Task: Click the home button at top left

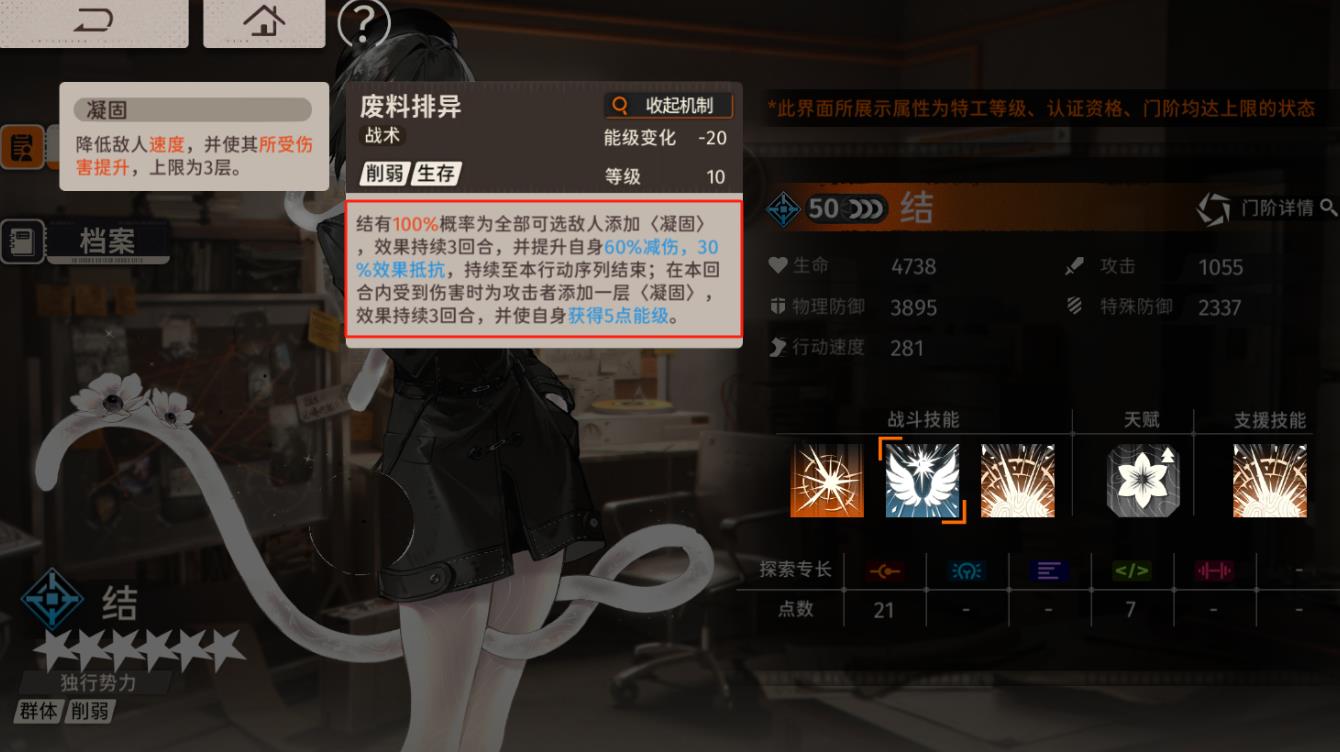Action: [x=263, y=22]
